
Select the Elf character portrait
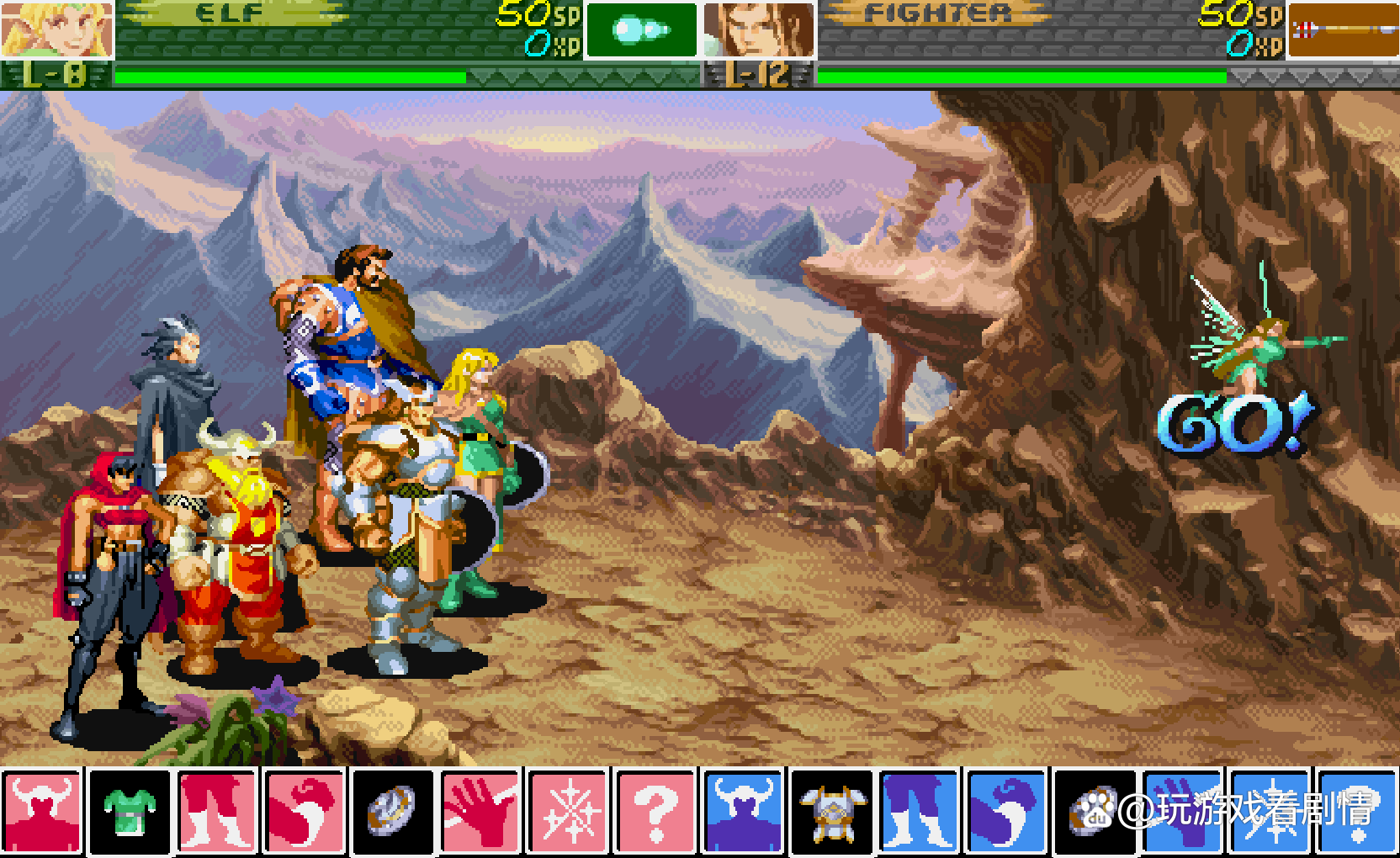56,29
